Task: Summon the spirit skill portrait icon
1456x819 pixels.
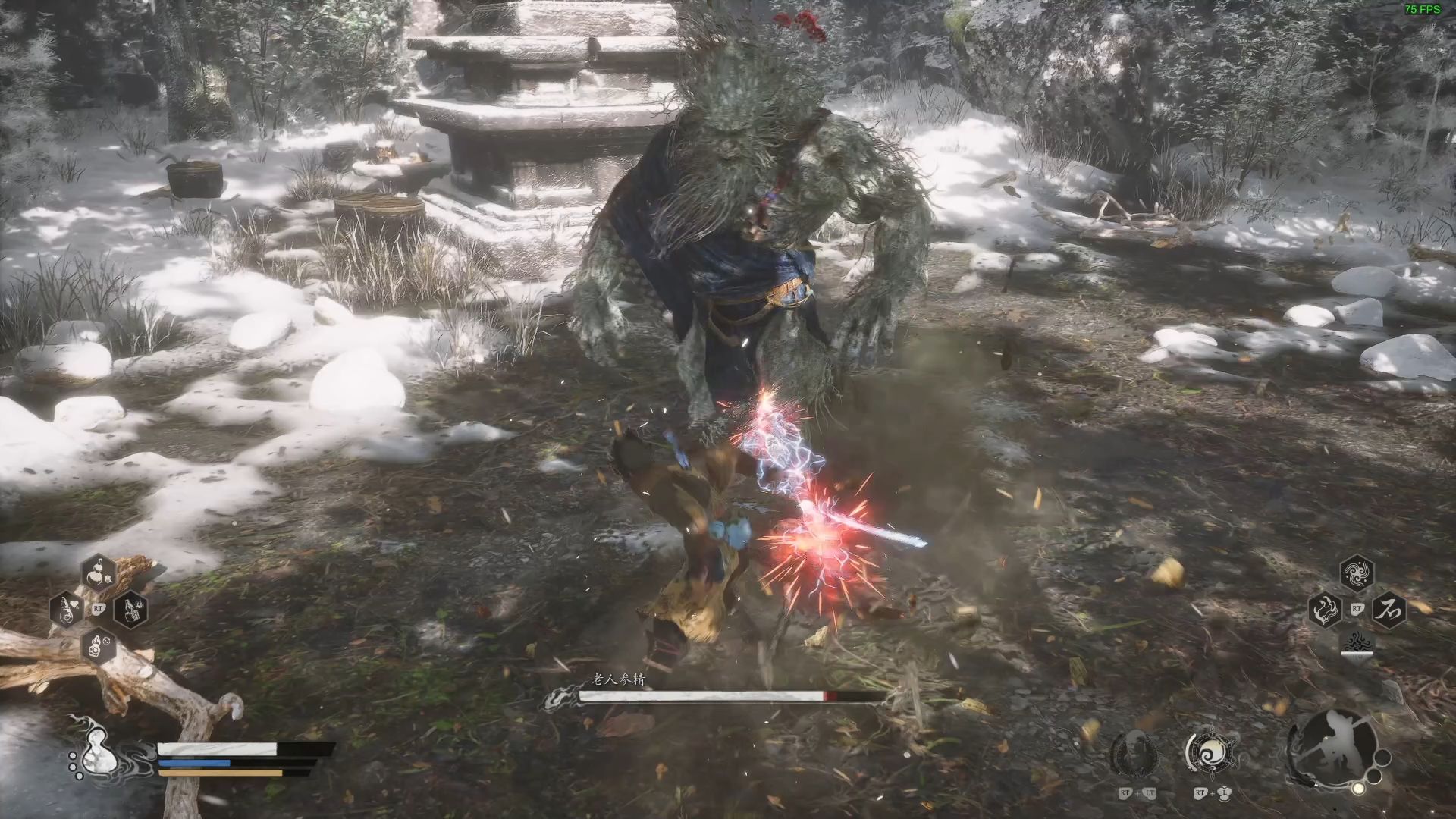Action: pos(1134,754)
